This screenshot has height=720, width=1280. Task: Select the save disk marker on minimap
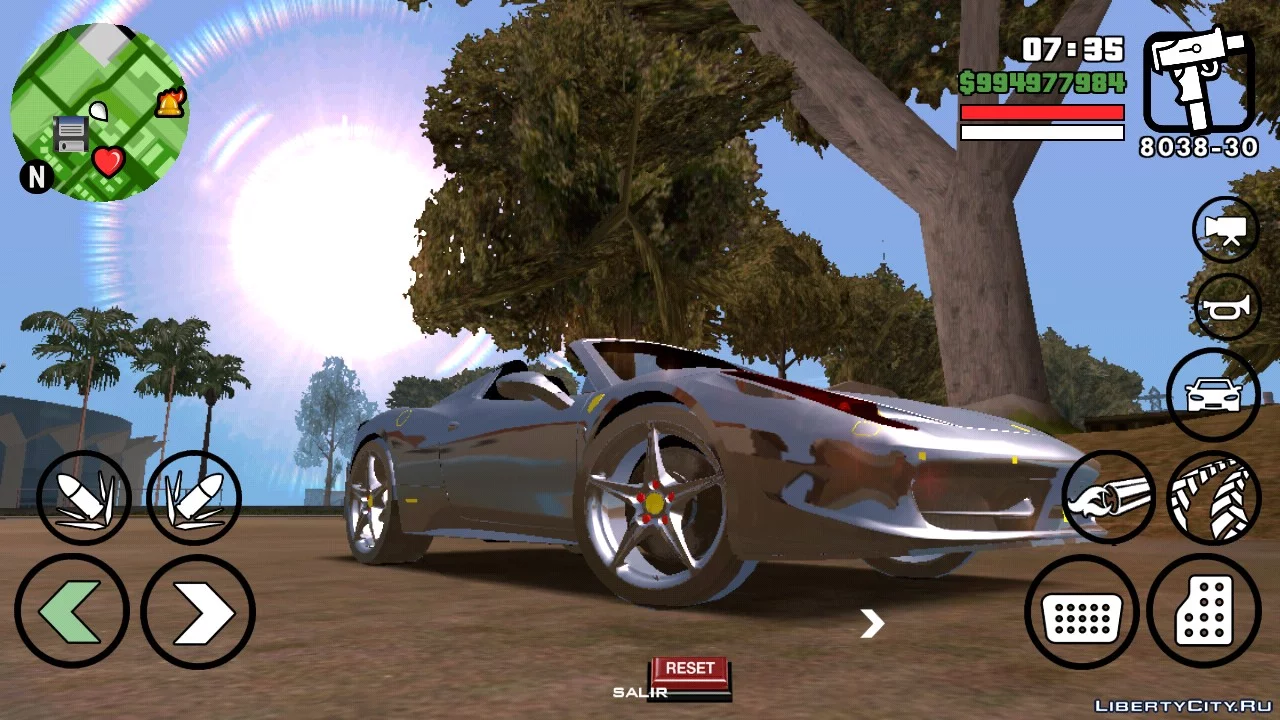[71, 133]
